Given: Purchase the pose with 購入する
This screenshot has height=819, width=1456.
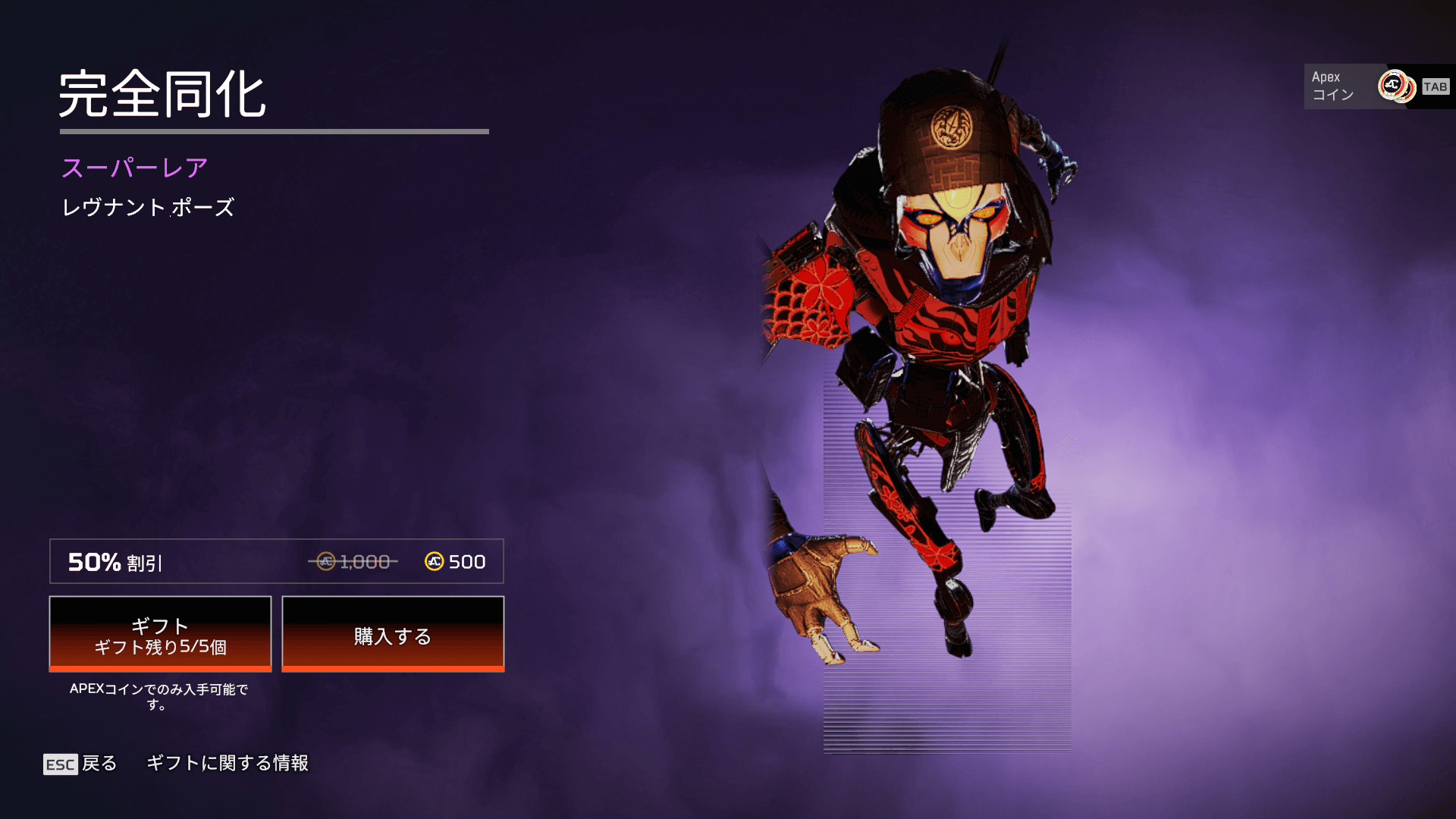Looking at the screenshot, I should click(393, 634).
